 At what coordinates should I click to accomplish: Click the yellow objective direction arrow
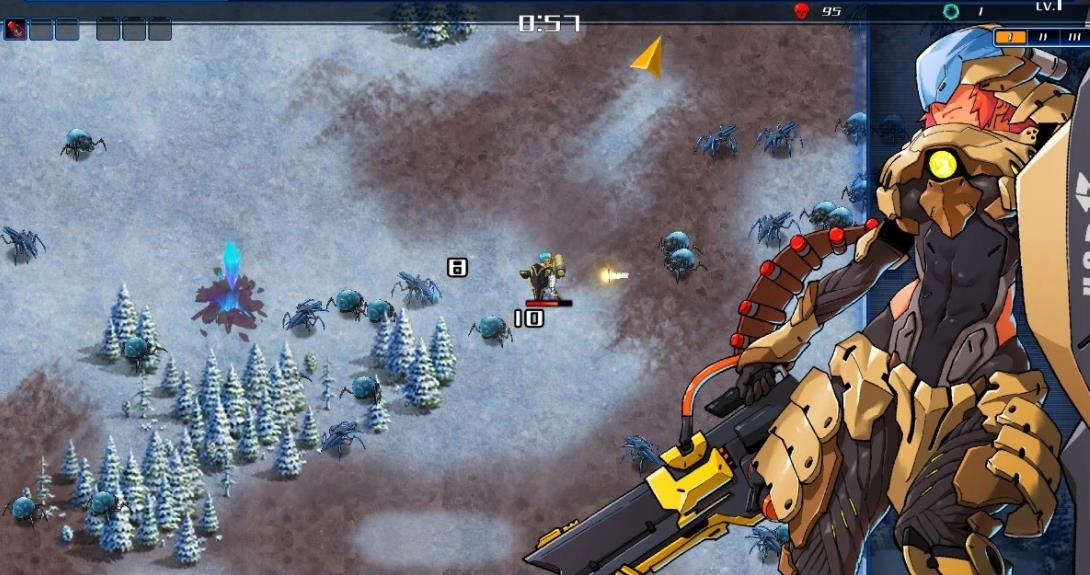coord(649,56)
